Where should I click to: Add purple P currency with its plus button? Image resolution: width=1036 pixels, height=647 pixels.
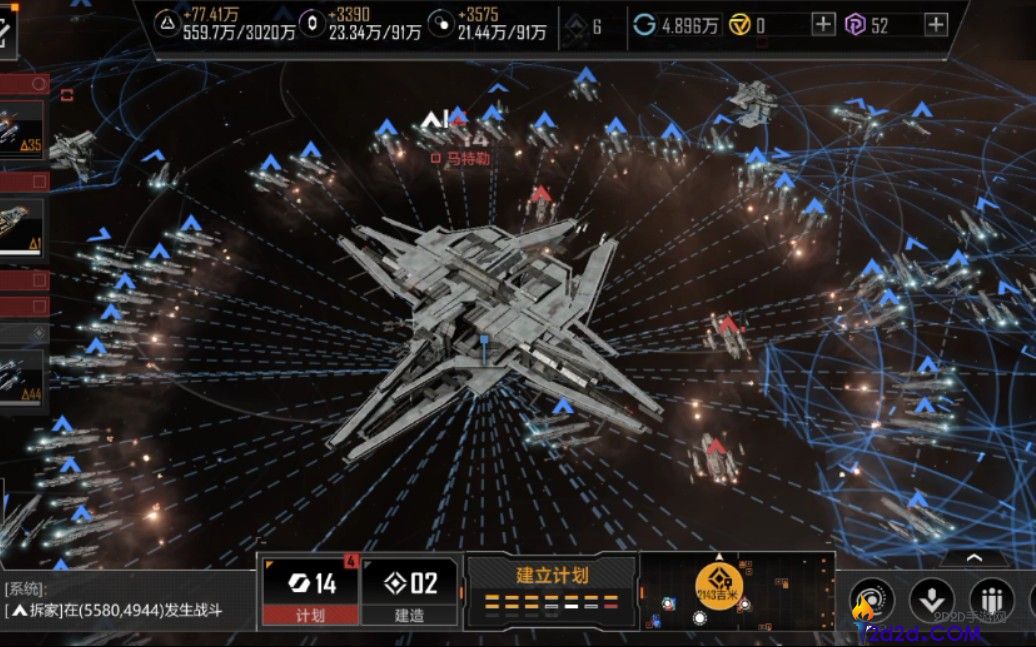point(935,25)
